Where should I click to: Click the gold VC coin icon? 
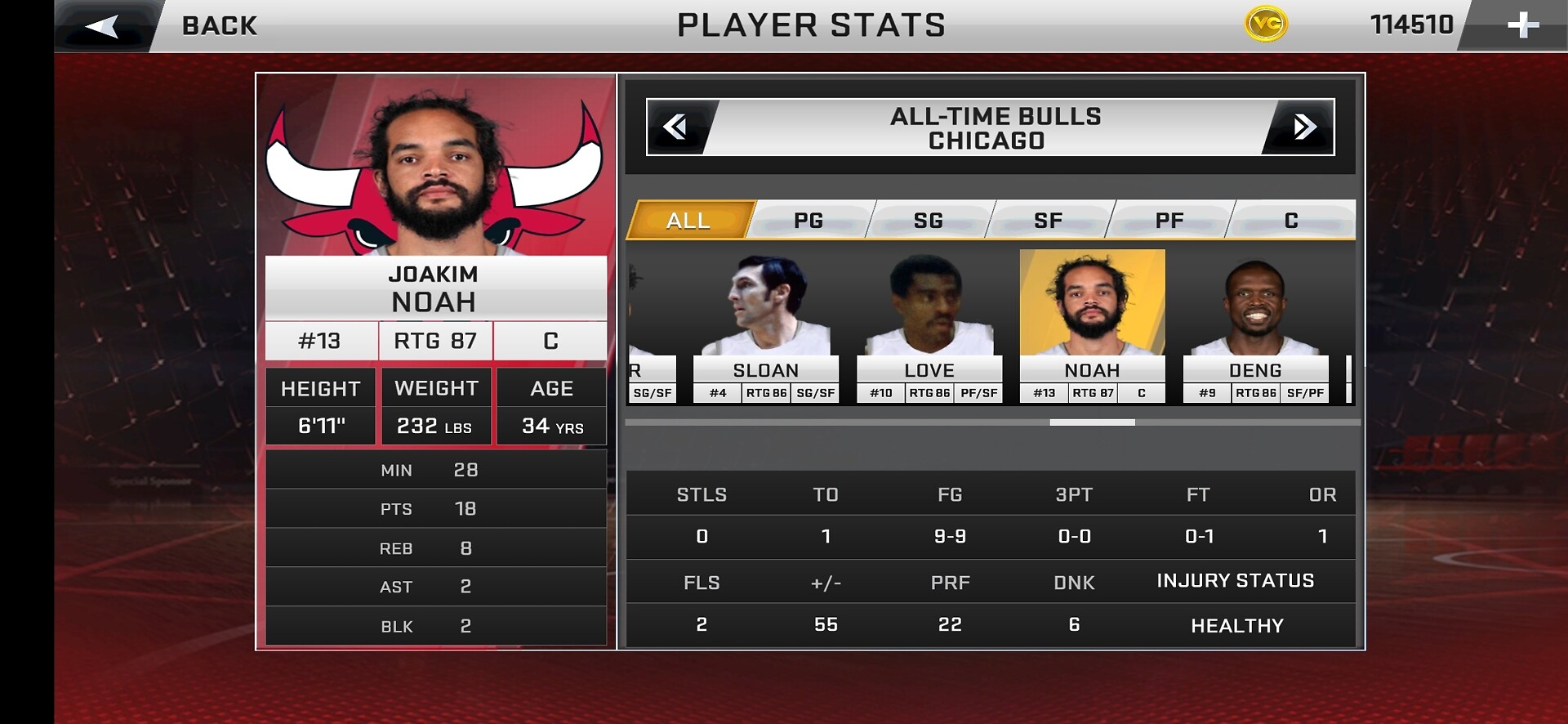pyautogui.click(x=1266, y=25)
